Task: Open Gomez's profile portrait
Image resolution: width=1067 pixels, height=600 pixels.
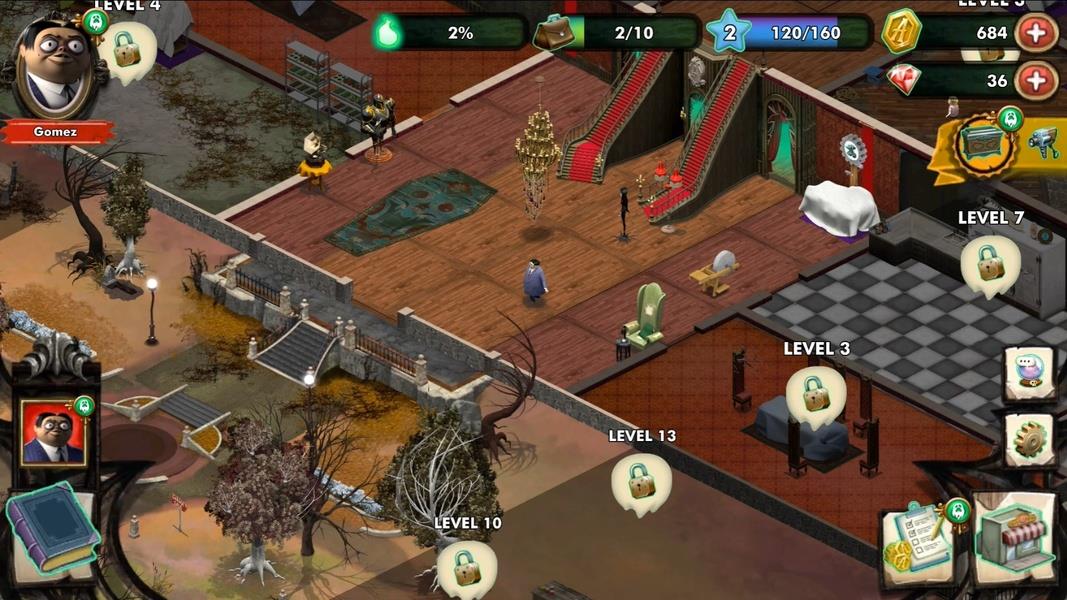Action: pyautogui.click(x=54, y=68)
